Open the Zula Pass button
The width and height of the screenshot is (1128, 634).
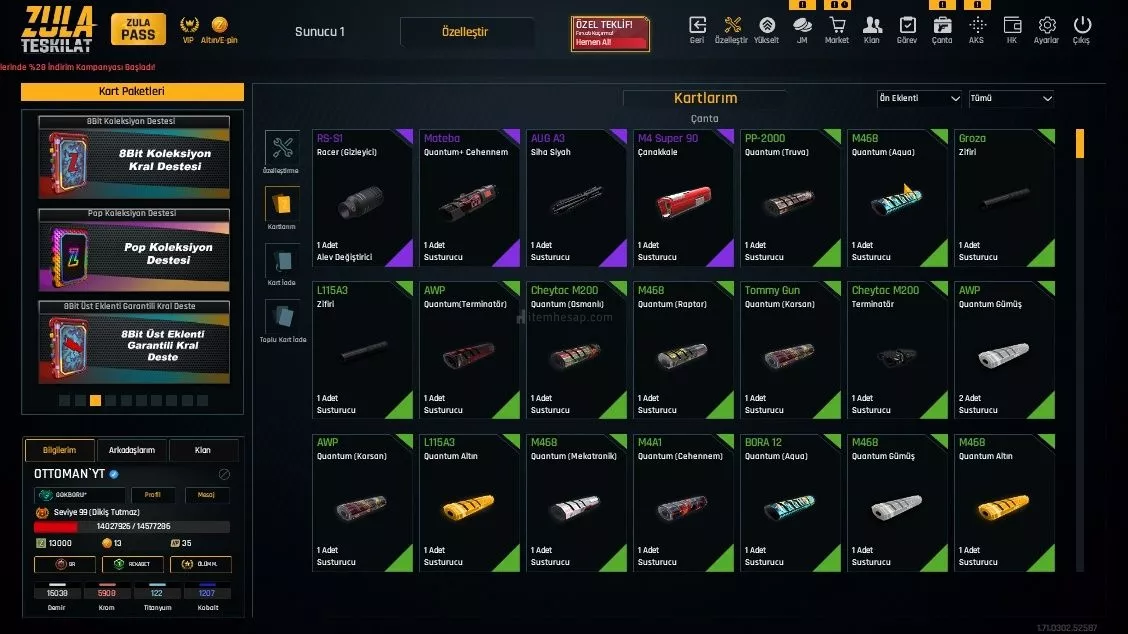138,29
